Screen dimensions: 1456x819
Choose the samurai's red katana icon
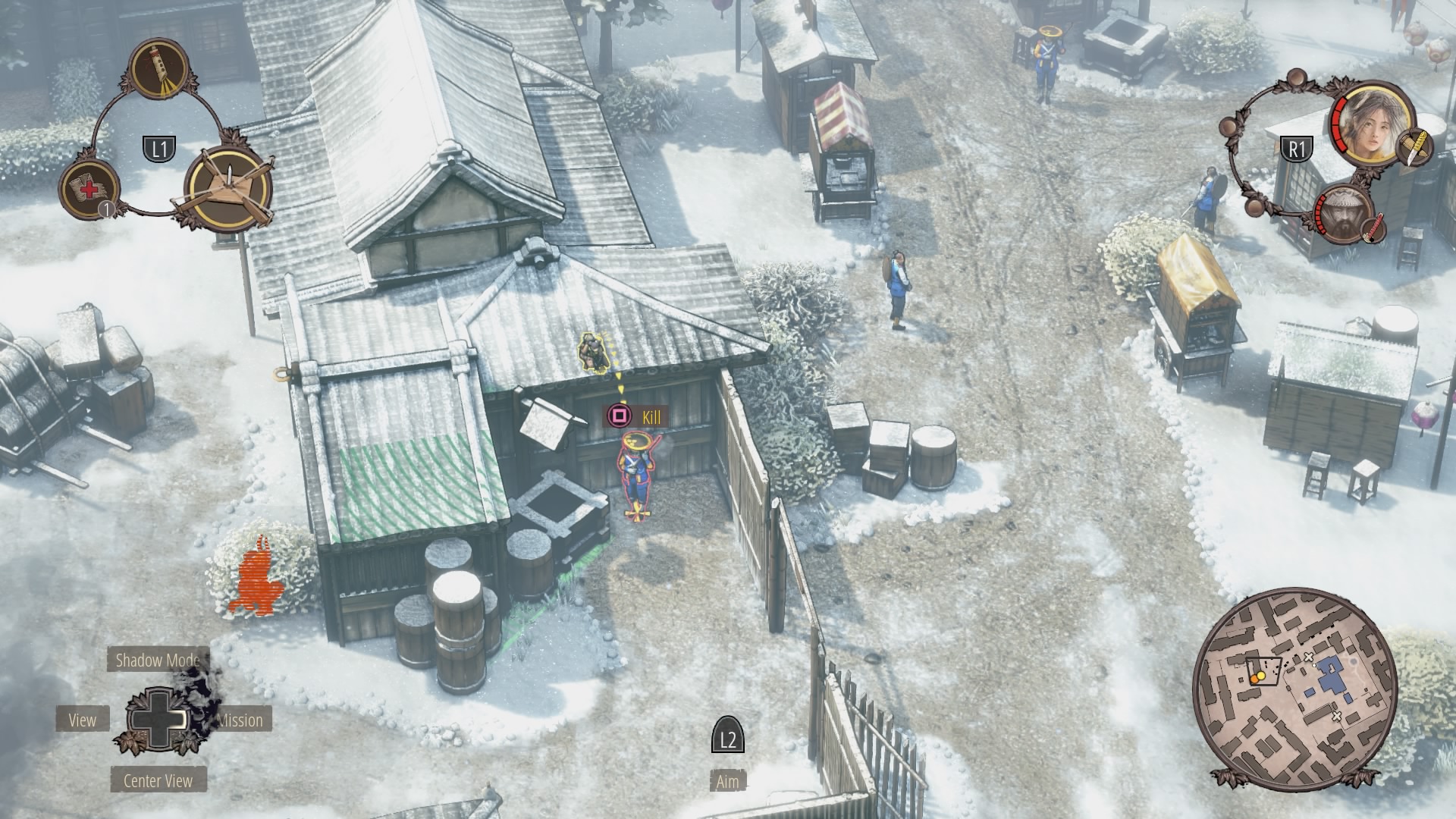pyautogui.click(x=1373, y=228)
